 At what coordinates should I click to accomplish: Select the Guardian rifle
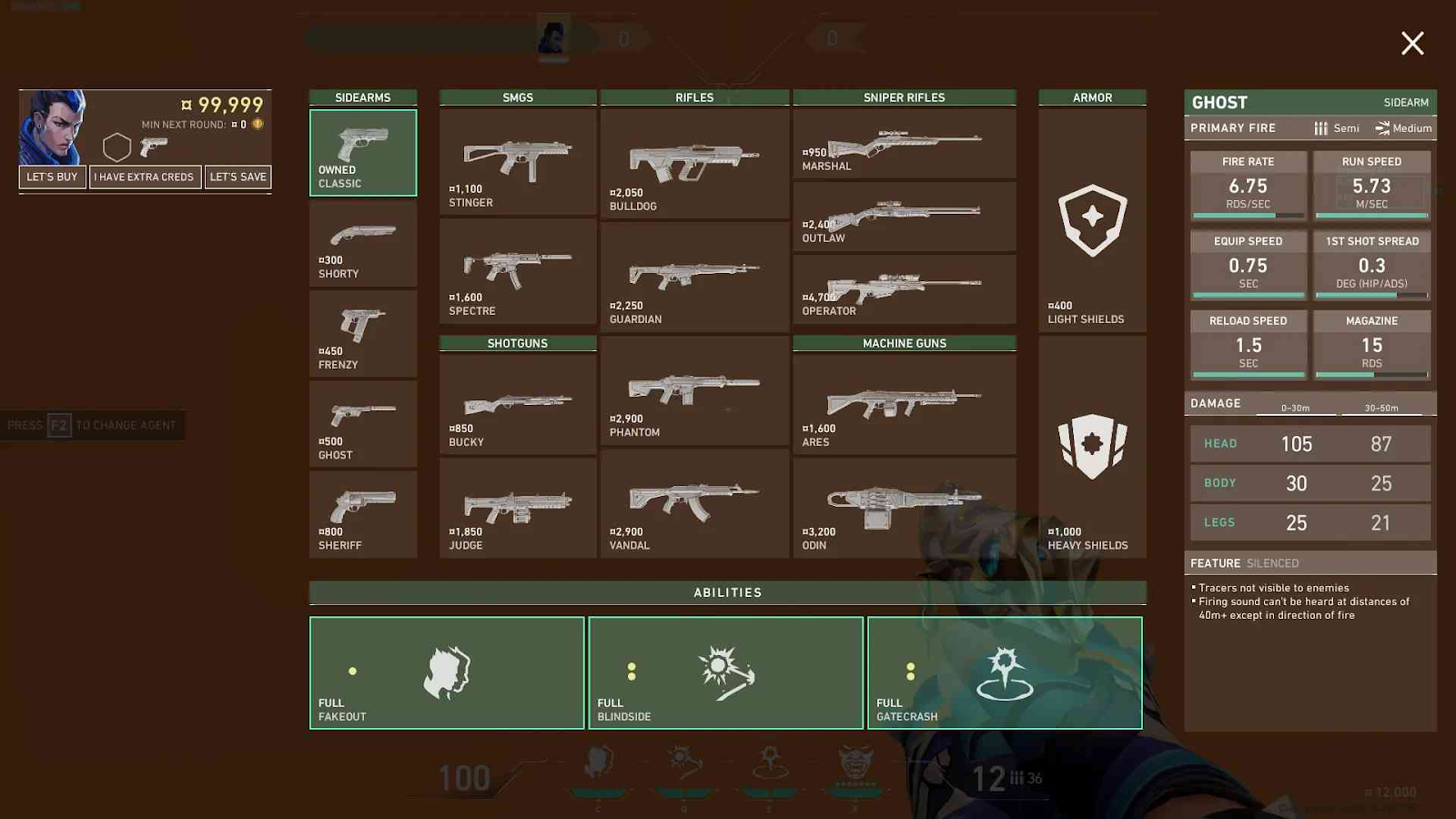coord(694,277)
